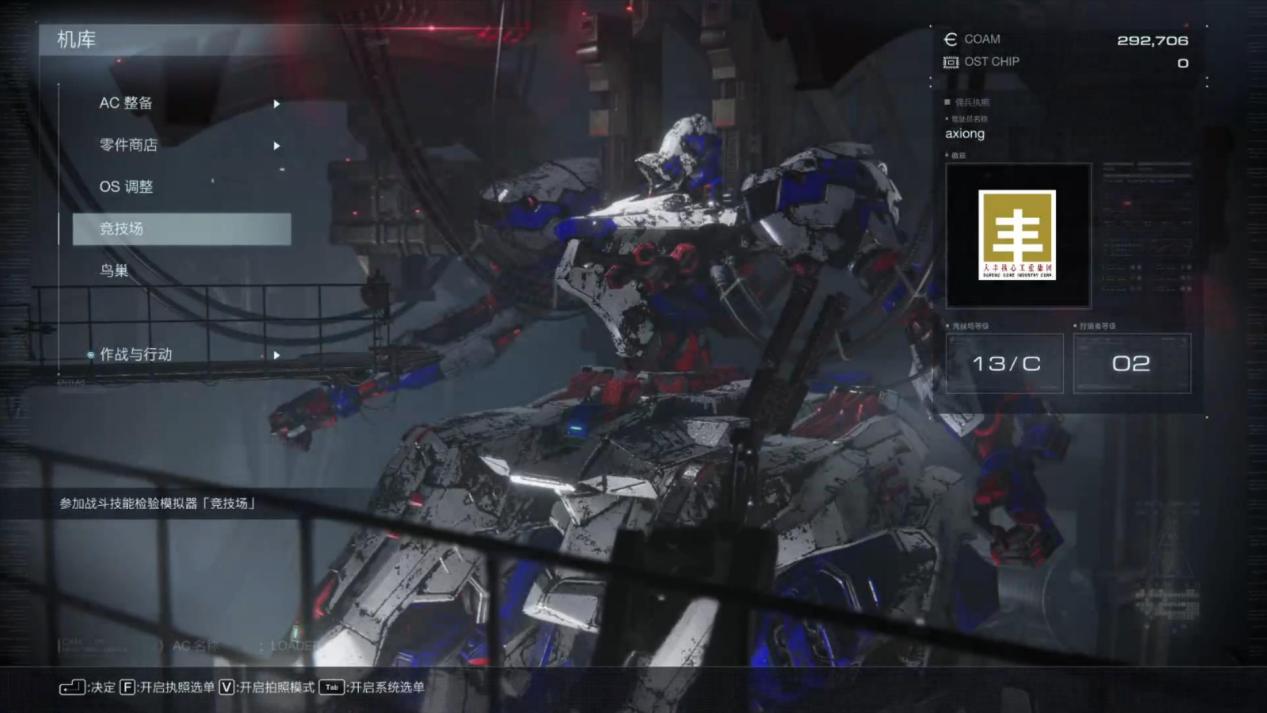The width and height of the screenshot is (1267, 713).
Task: Choose 作战与行动 sortie menu
Action: (x=136, y=355)
